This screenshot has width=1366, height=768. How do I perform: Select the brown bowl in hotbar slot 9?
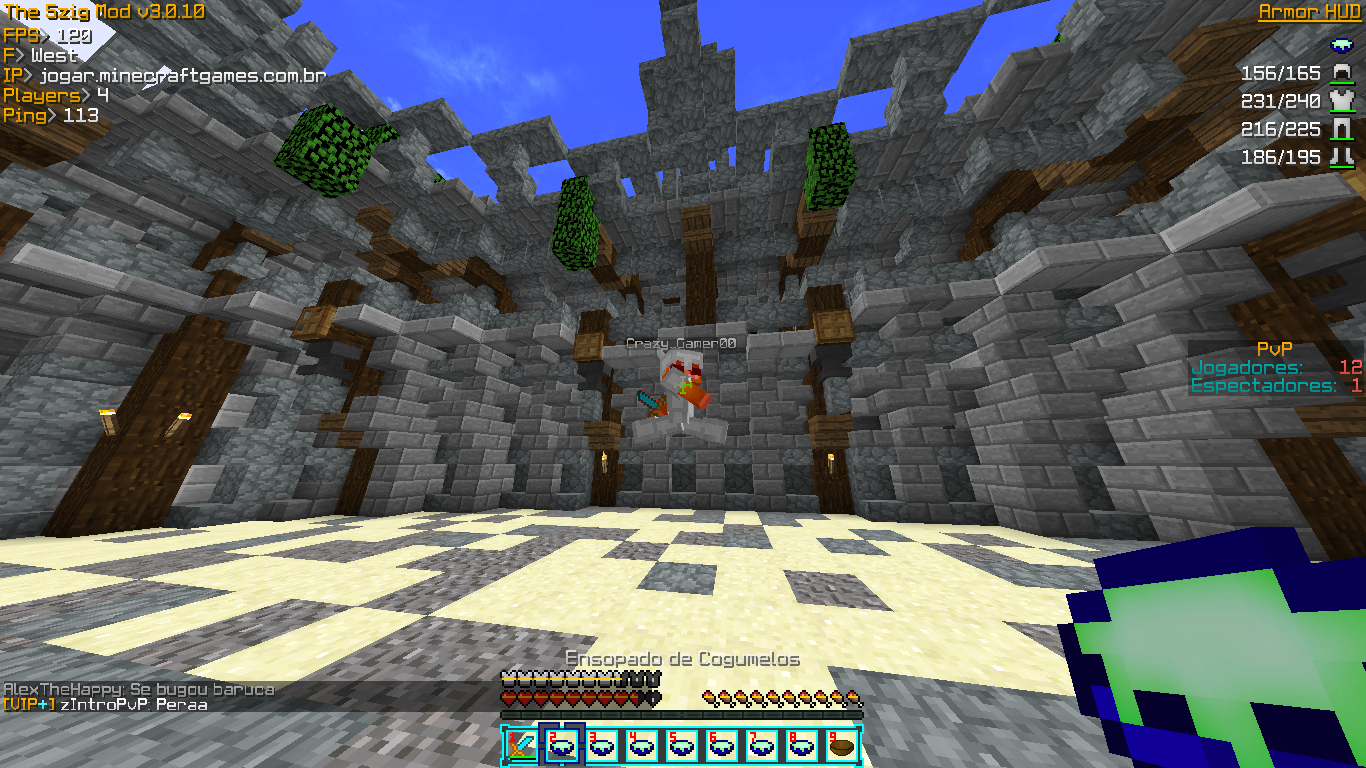[x=841, y=745]
